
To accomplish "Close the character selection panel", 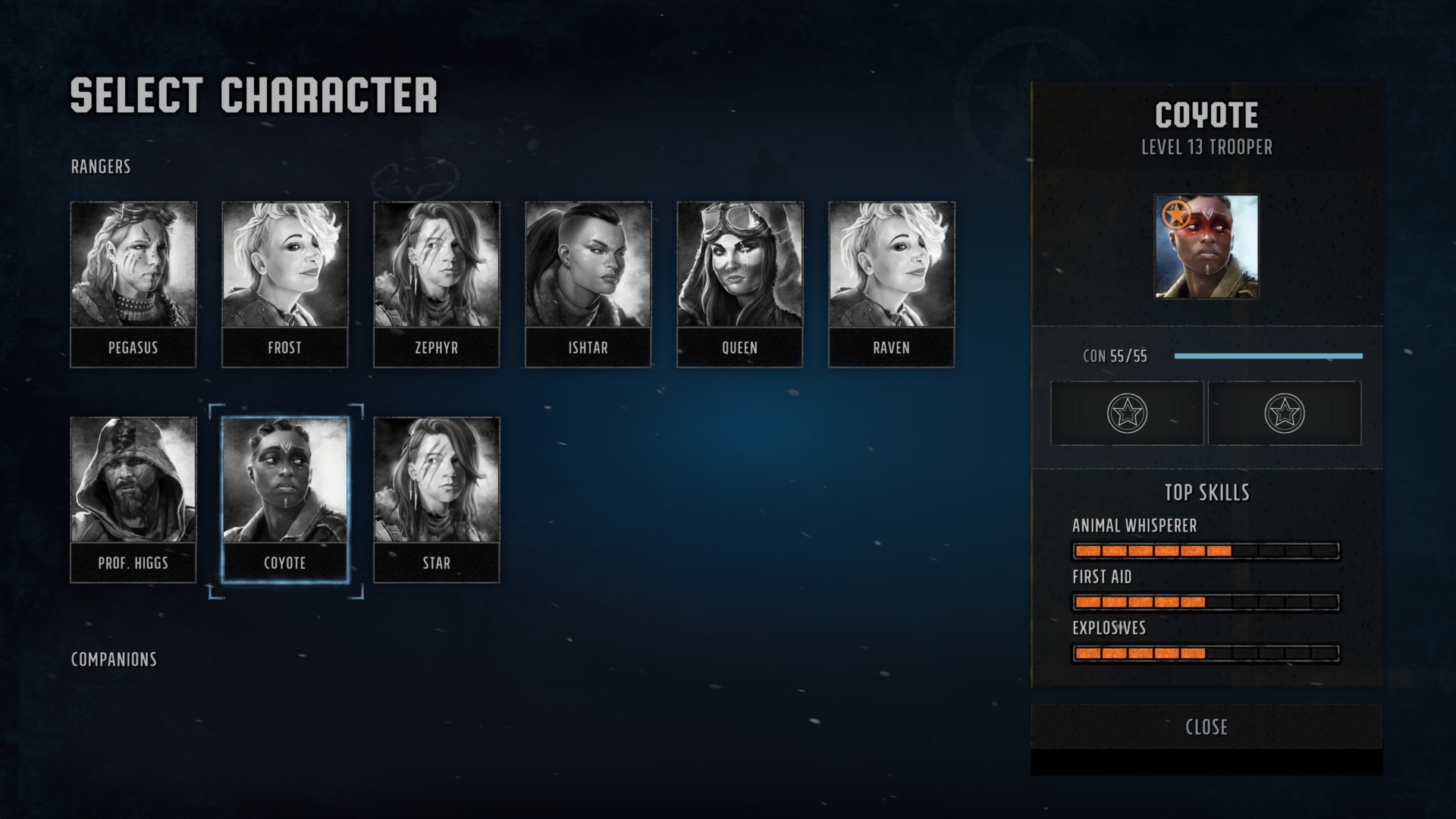I will 1206,726.
